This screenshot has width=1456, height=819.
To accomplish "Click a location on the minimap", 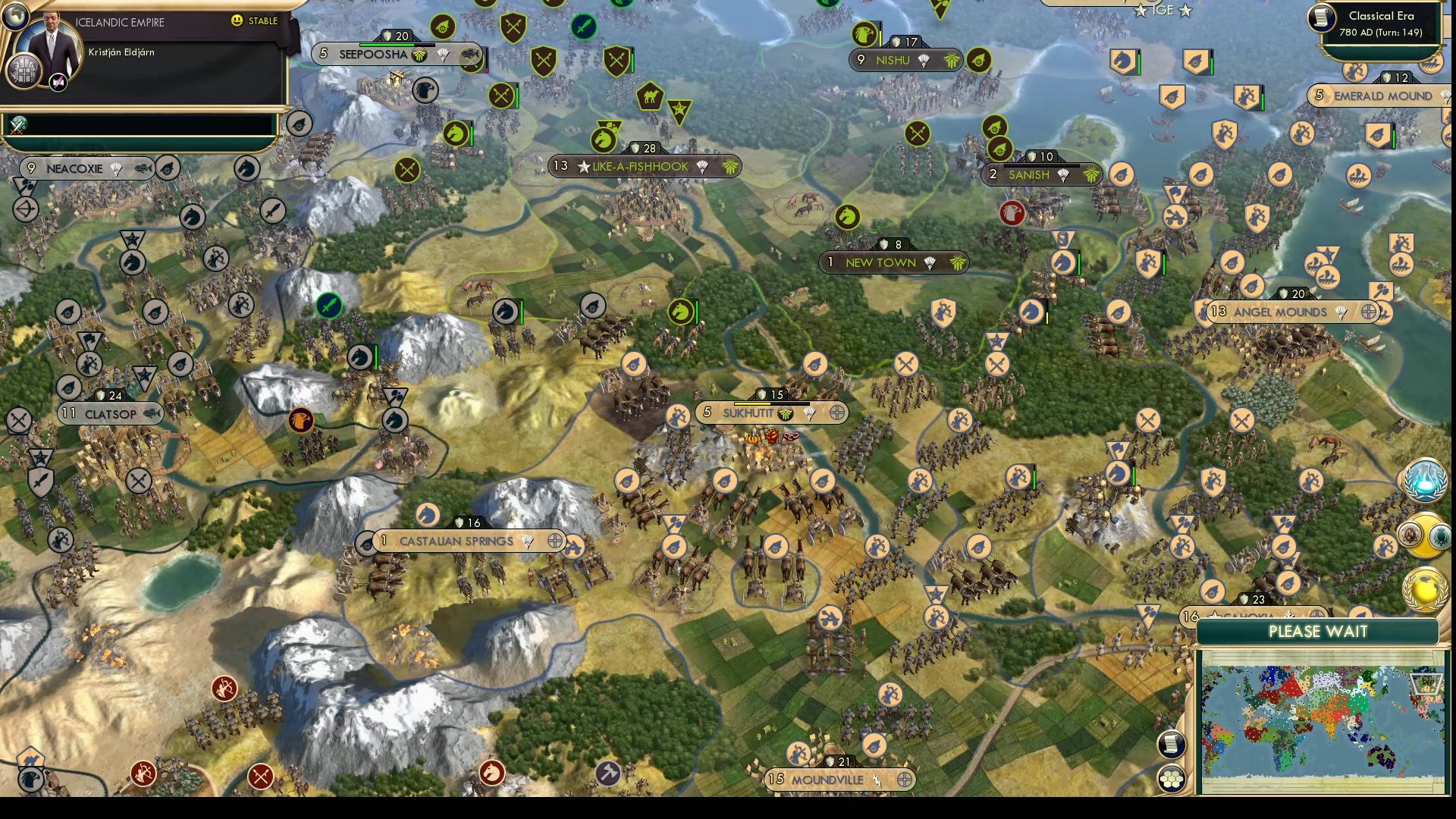I will pos(1342,720).
